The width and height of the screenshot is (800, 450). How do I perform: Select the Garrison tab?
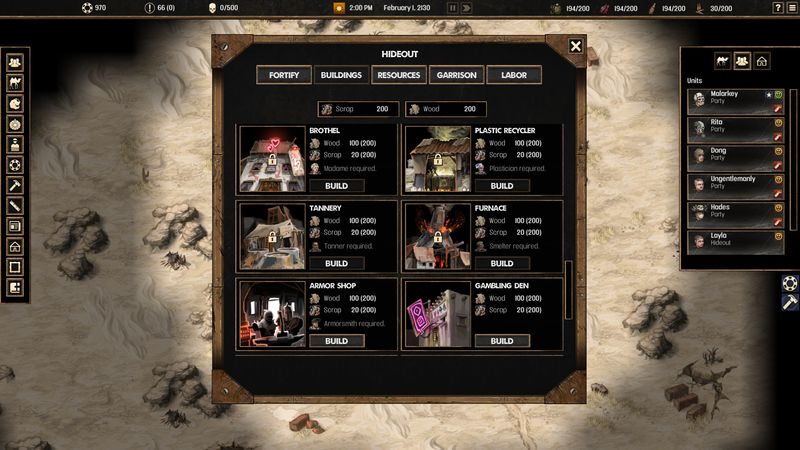(x=456, y=75)
